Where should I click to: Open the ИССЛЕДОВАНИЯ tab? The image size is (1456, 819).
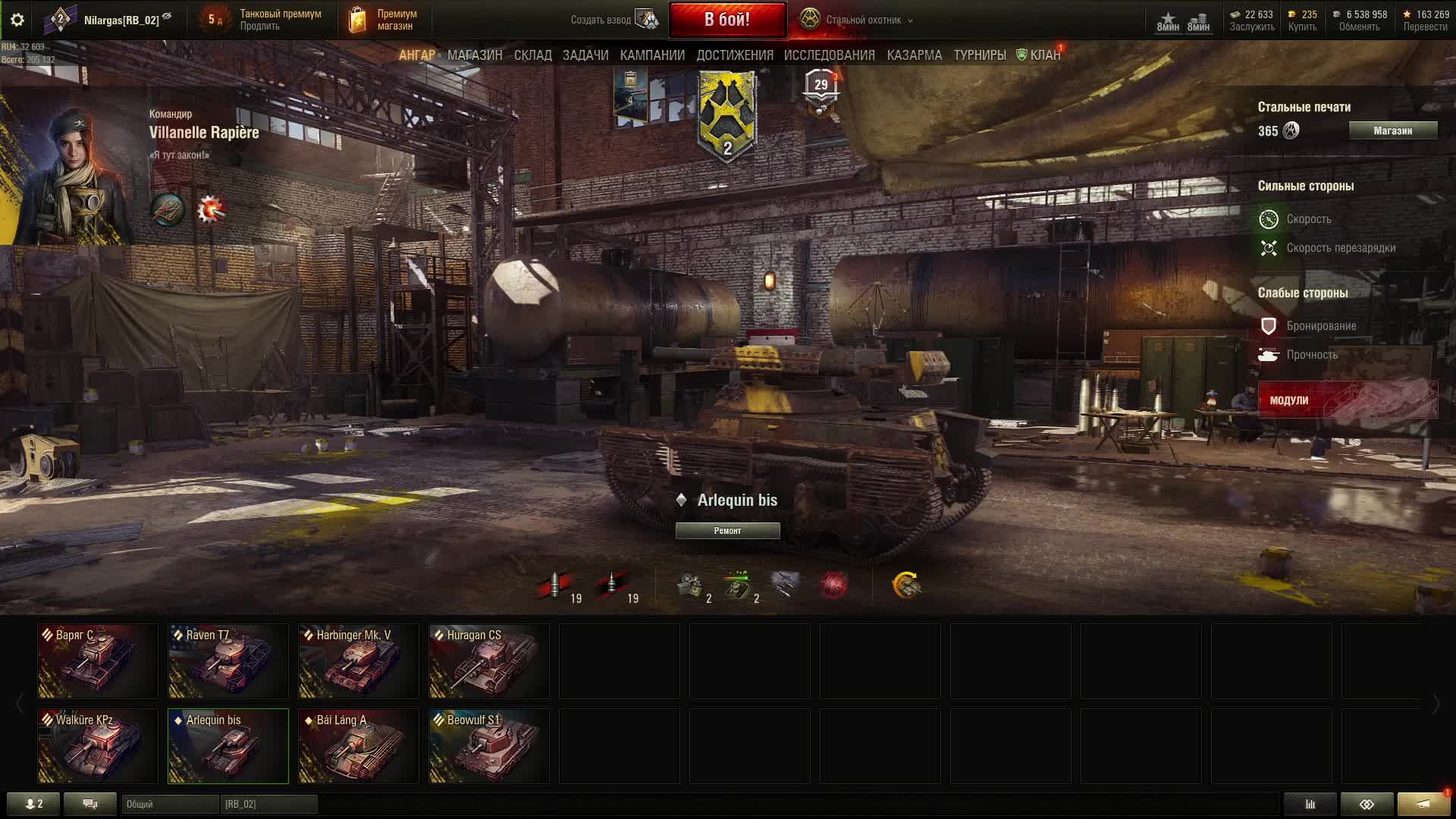click(x=829, y=55)
